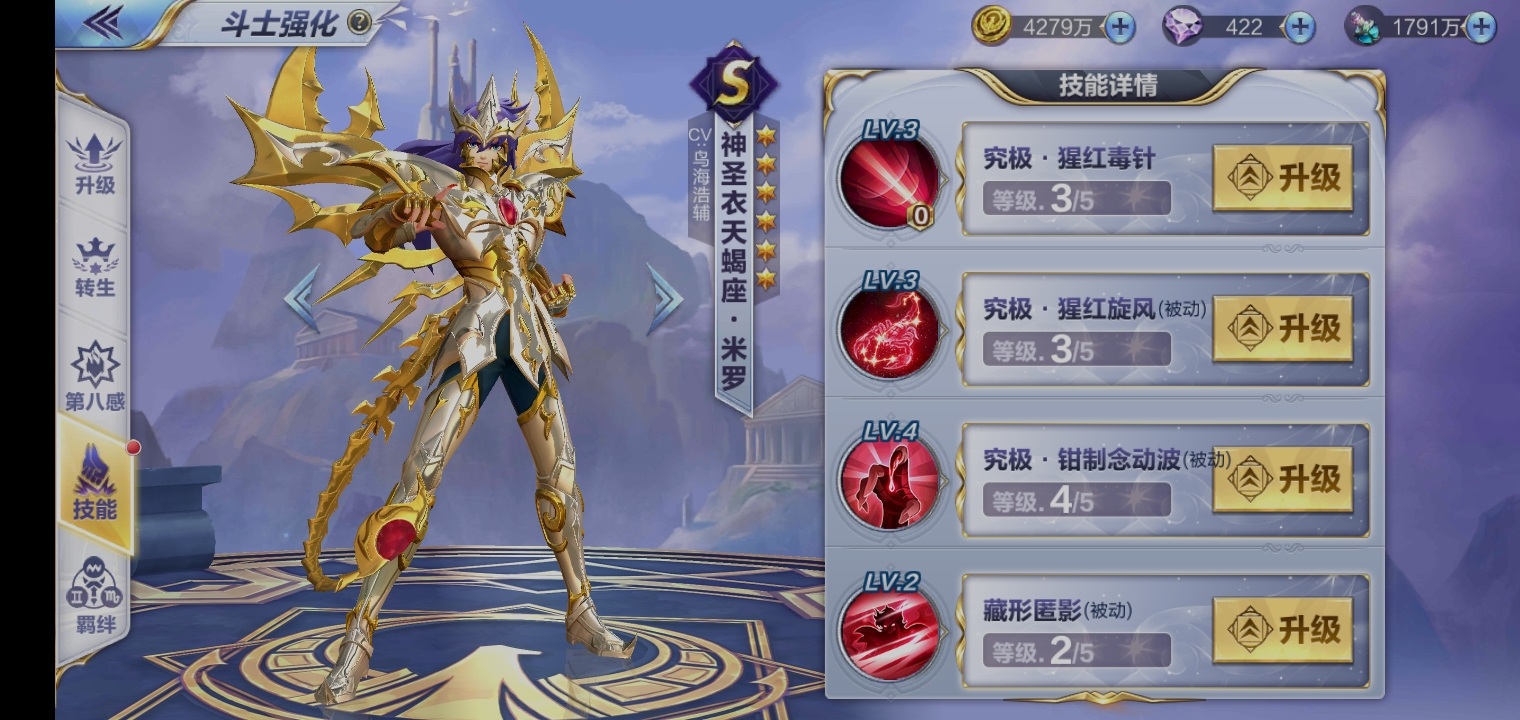Upgrade the 究极·猩红毒针 skill
This screenshot has width=1520, height=720.
[1282, 178]
